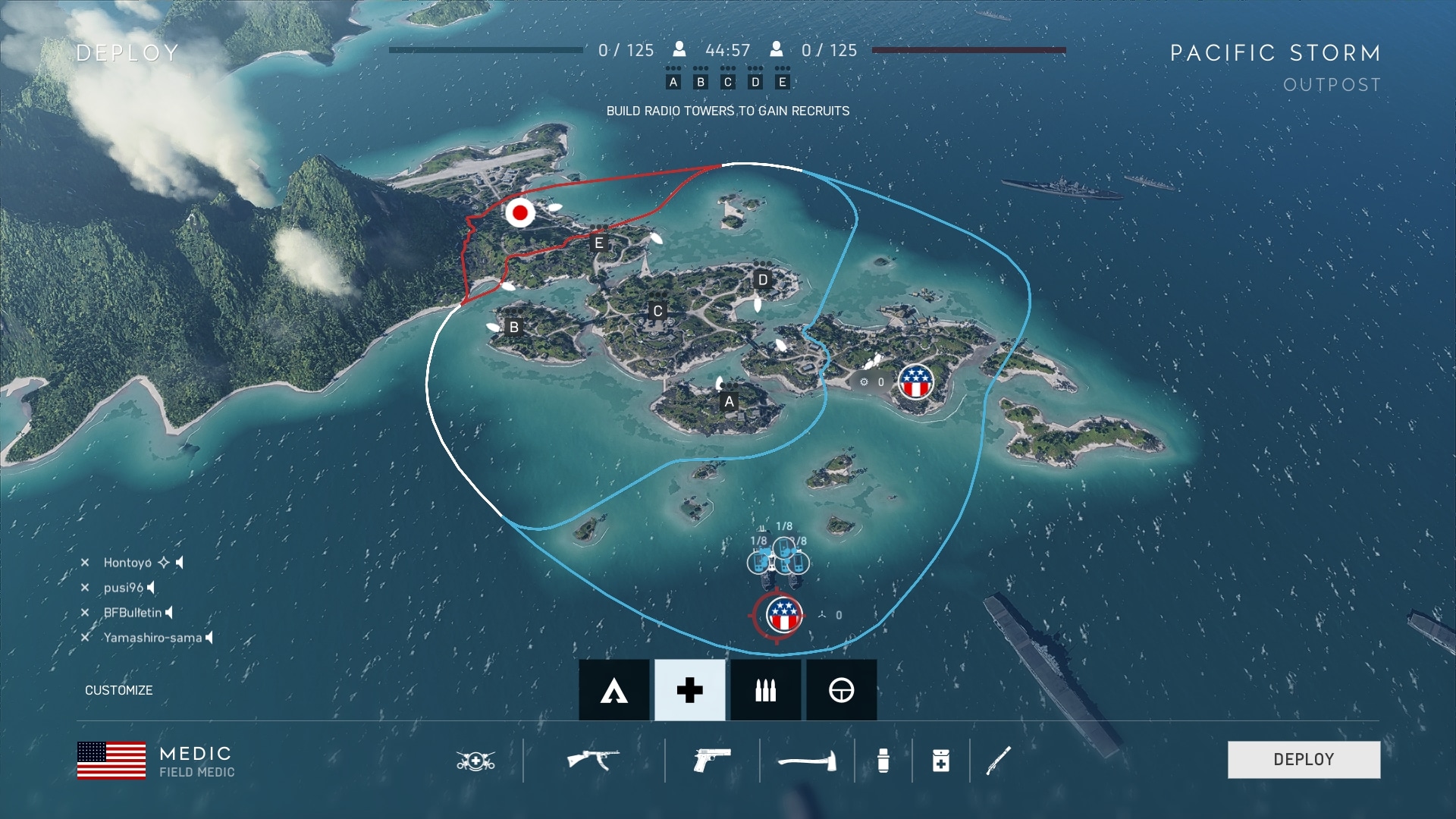Viewport: 1456px width, 819px height.
Task: Select the pistol sidearm slot
Action: click(x=712, y=759)
